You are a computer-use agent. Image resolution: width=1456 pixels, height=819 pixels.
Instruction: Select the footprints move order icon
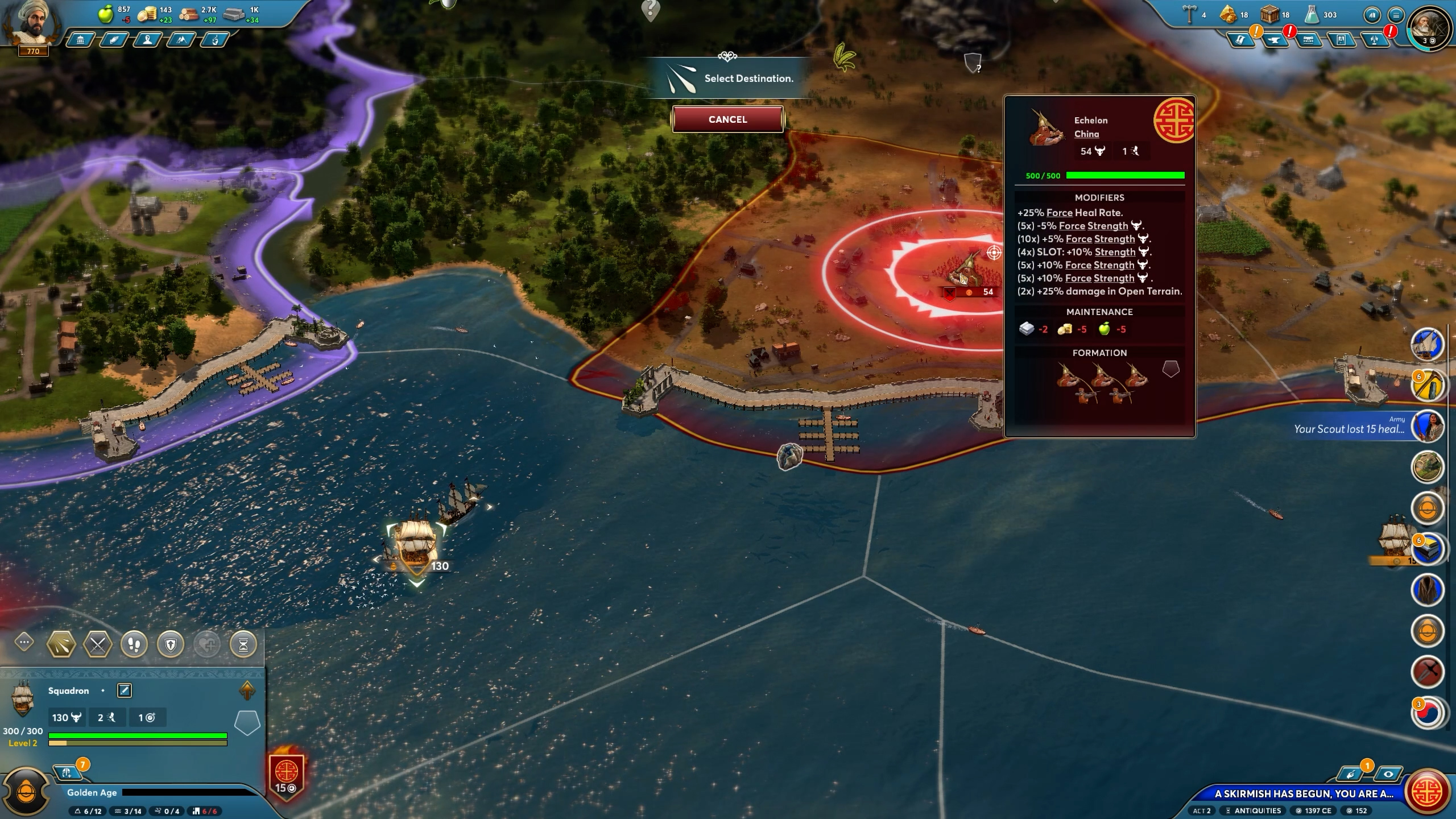pos(134,644)
